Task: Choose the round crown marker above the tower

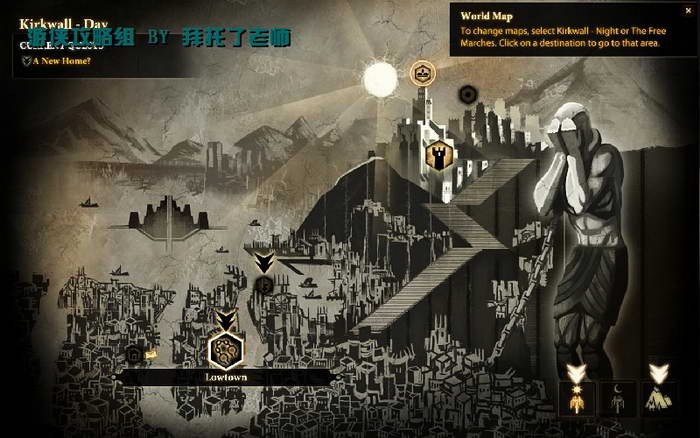Action: point(421,72)
